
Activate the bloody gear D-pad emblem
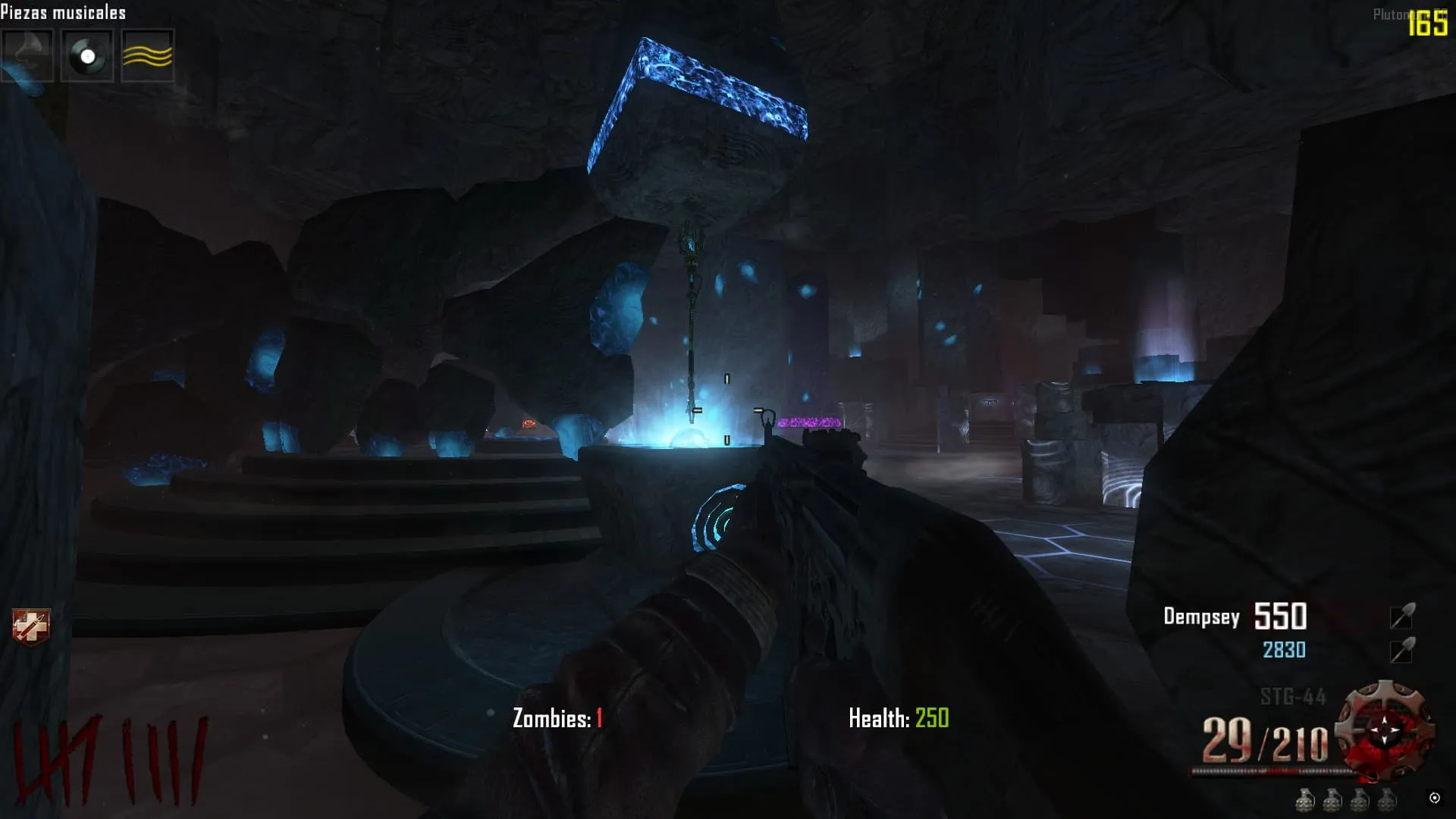coord(1385,730)
